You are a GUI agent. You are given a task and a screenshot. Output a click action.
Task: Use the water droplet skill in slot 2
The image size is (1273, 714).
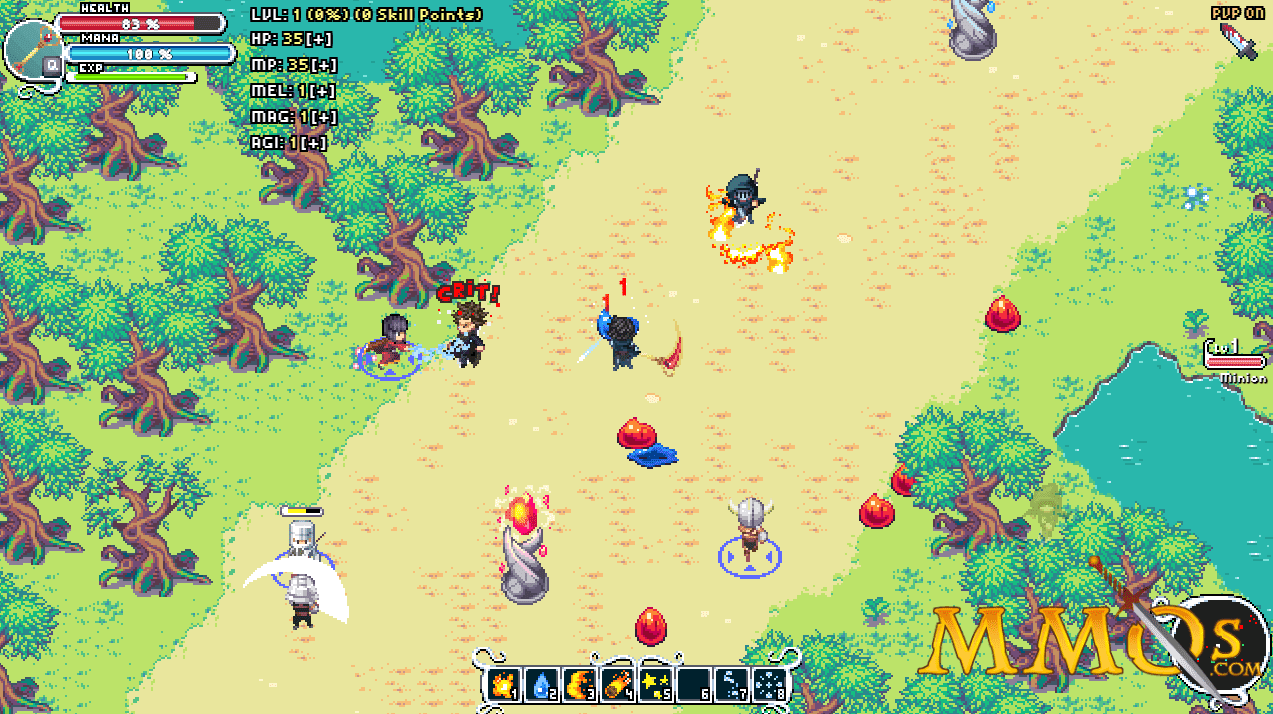coord(541,685)
